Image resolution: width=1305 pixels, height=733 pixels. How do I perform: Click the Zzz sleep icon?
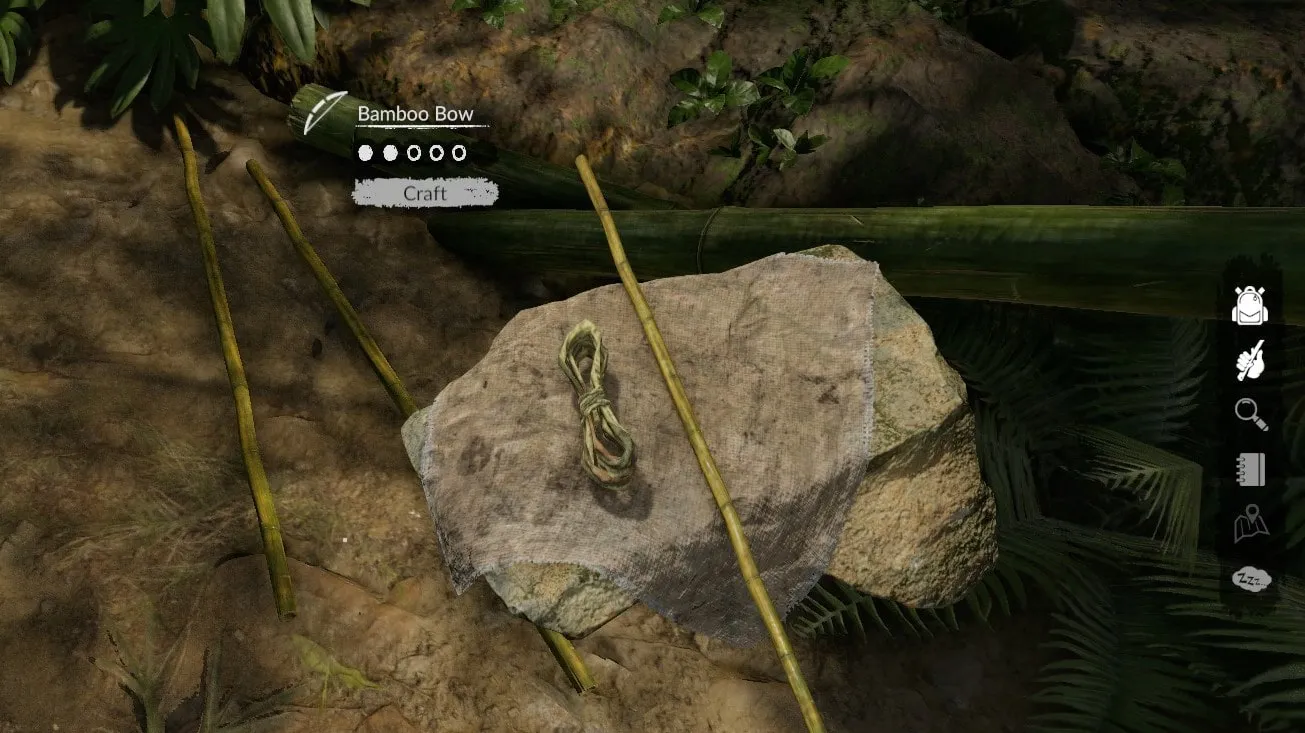[1249, 576]
